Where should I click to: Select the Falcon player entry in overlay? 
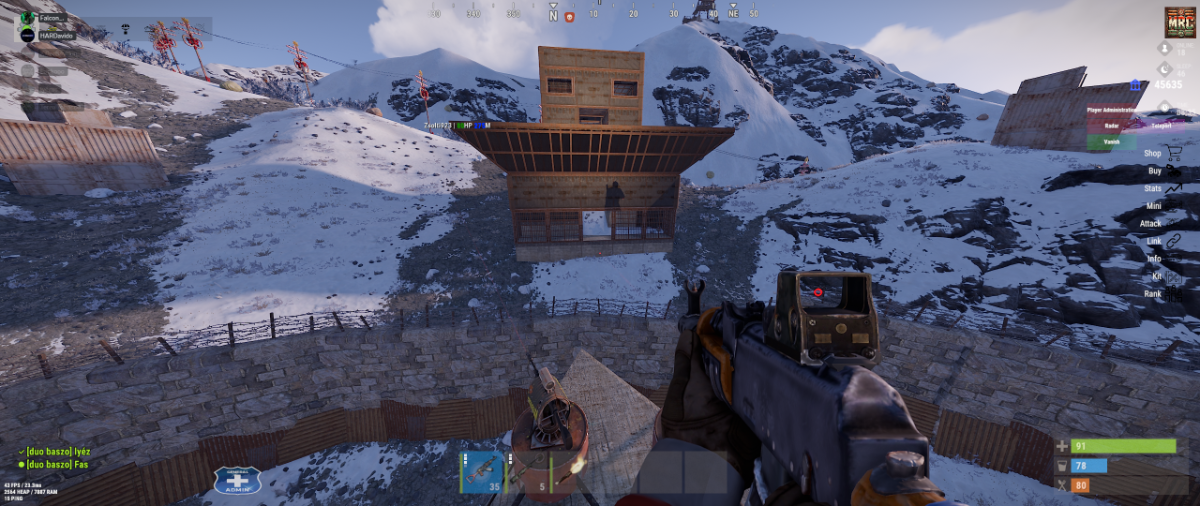pyautogui.click(x=52, y=18)
